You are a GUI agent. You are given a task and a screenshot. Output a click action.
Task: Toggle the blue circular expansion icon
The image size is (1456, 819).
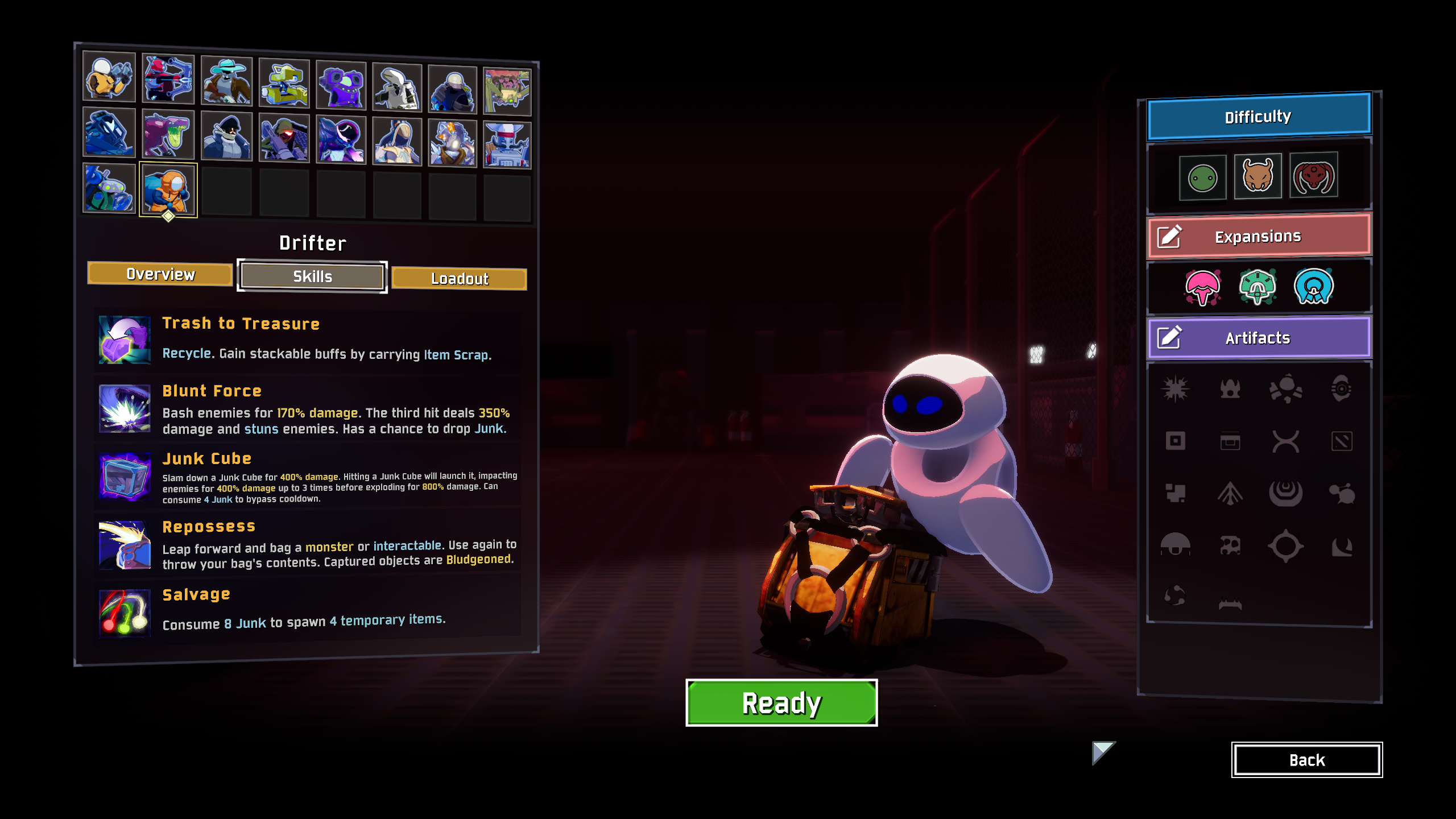pyautogui.click(x=1313, y=287)
